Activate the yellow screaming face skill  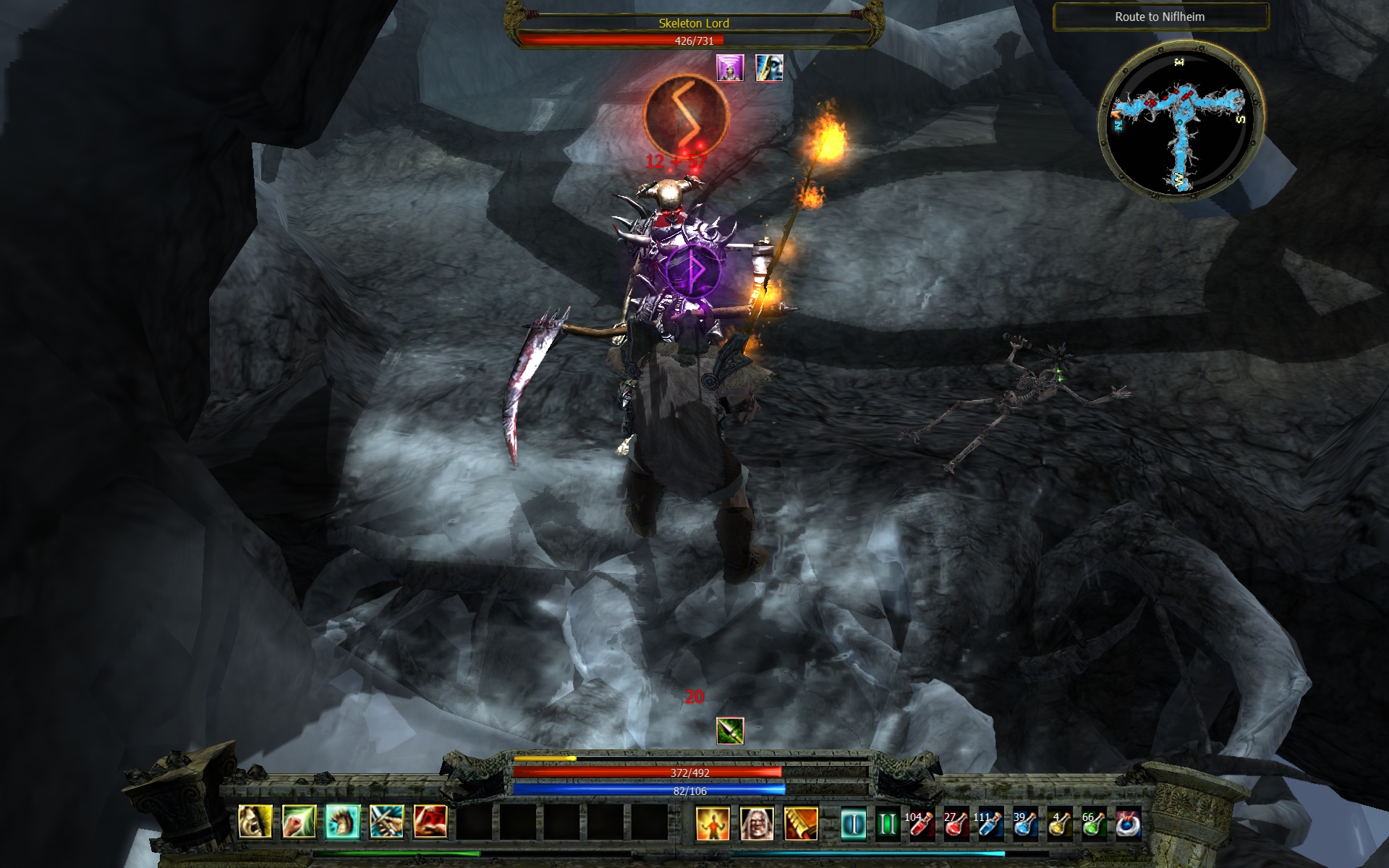255,822
